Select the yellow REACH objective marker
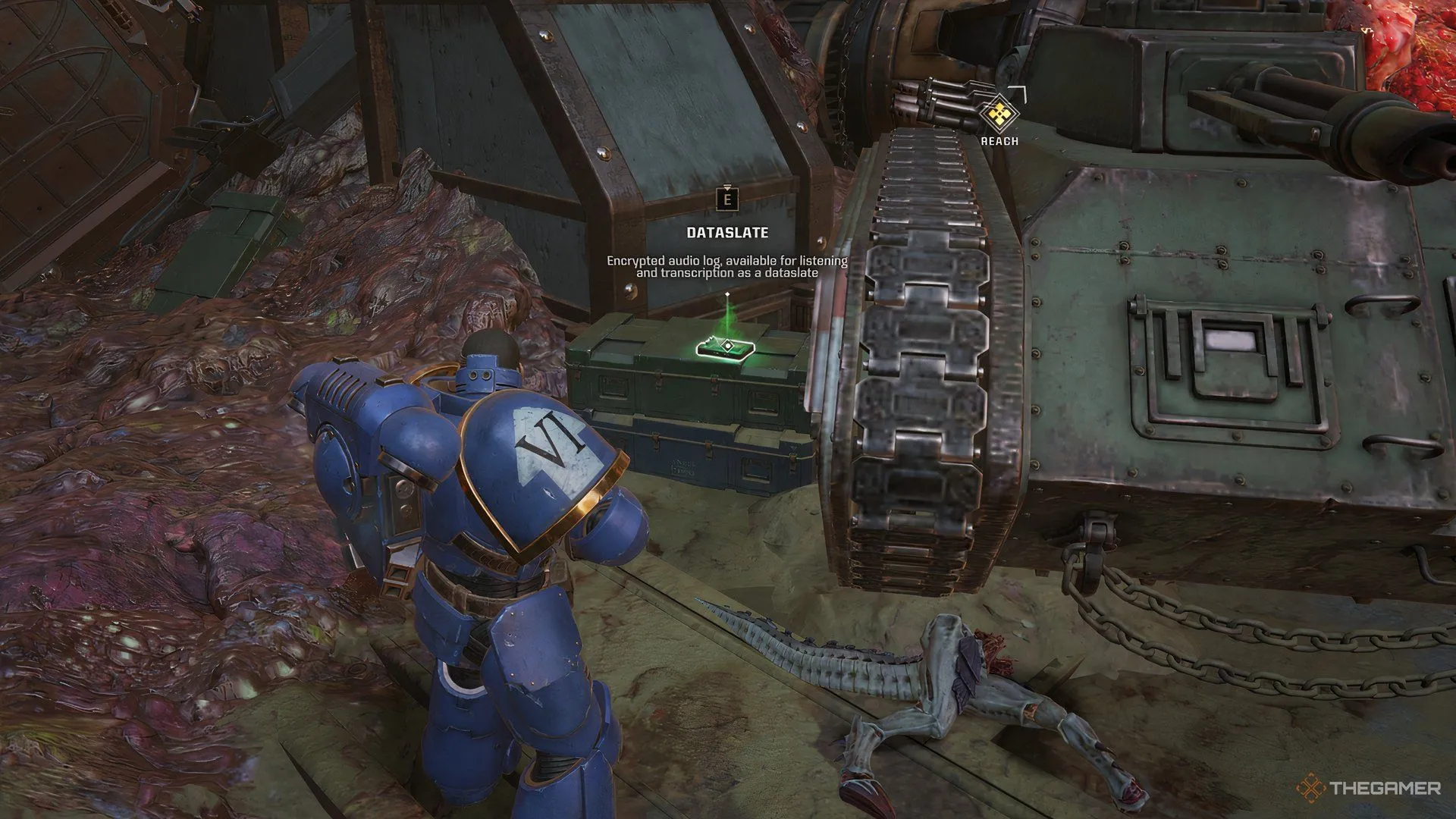 point(999,115)
